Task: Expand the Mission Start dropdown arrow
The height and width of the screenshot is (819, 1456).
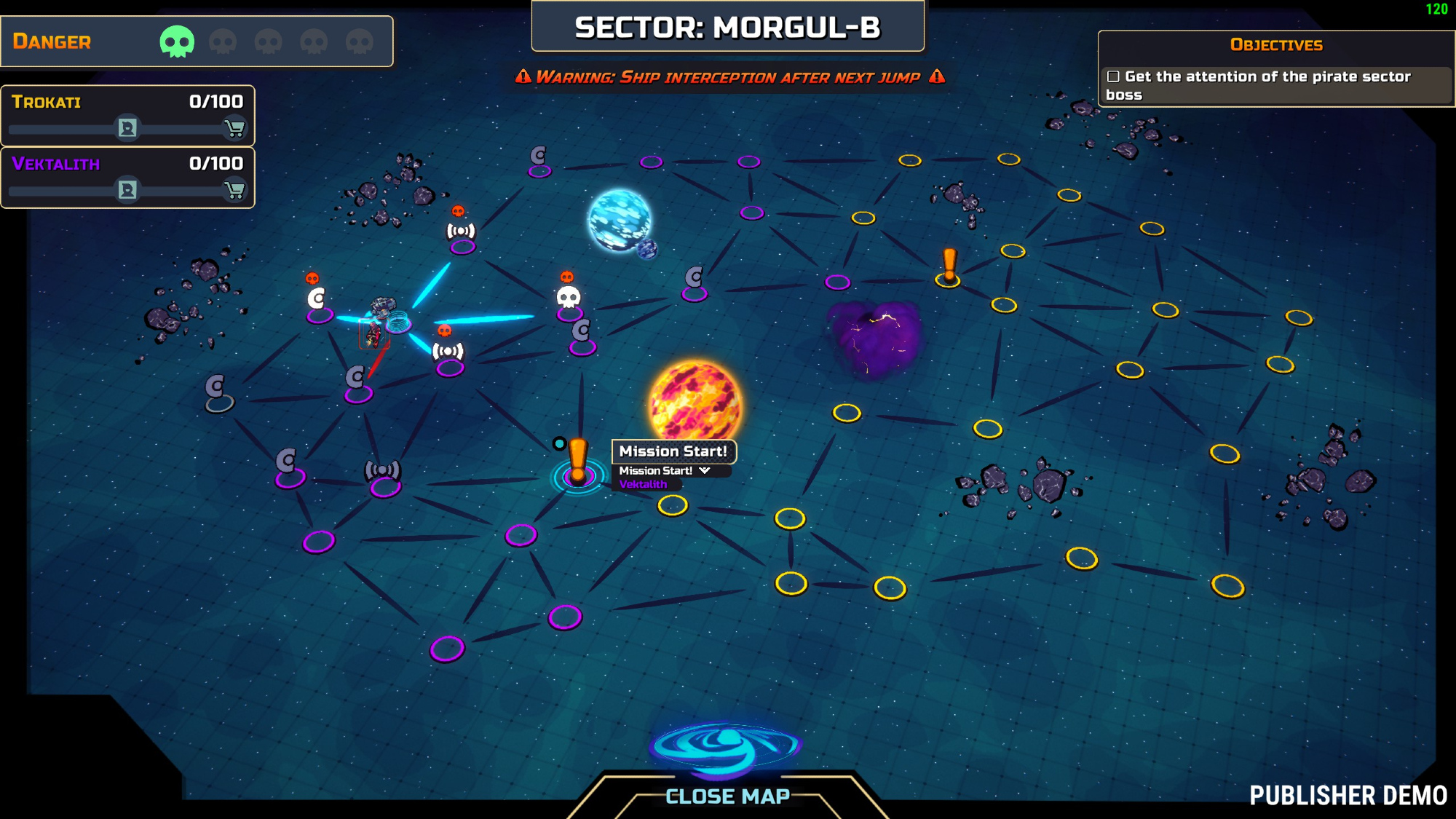Action: (705, 471)
